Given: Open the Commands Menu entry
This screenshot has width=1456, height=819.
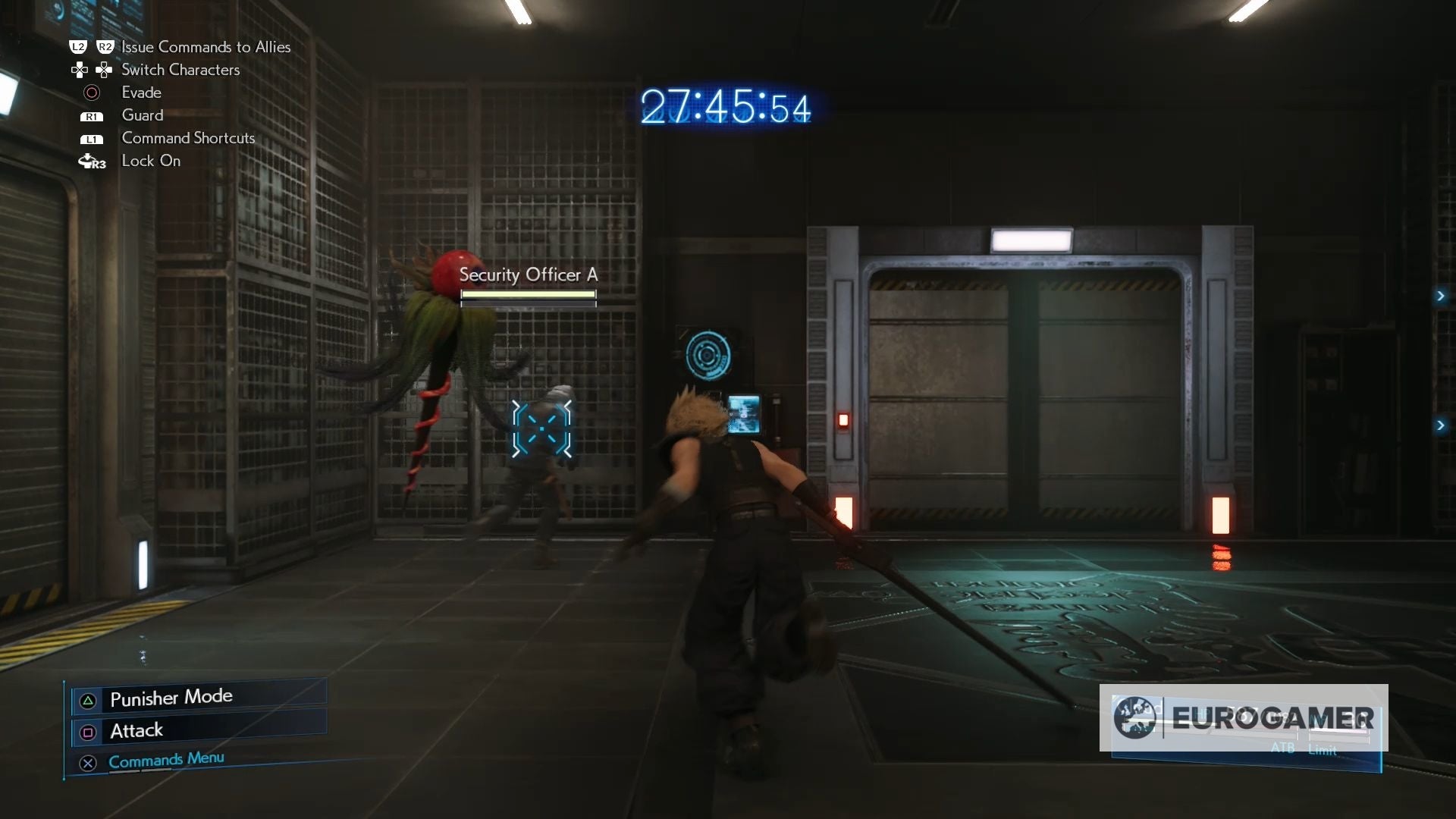Looking at the screenshot, I should (x=165, y=760).
